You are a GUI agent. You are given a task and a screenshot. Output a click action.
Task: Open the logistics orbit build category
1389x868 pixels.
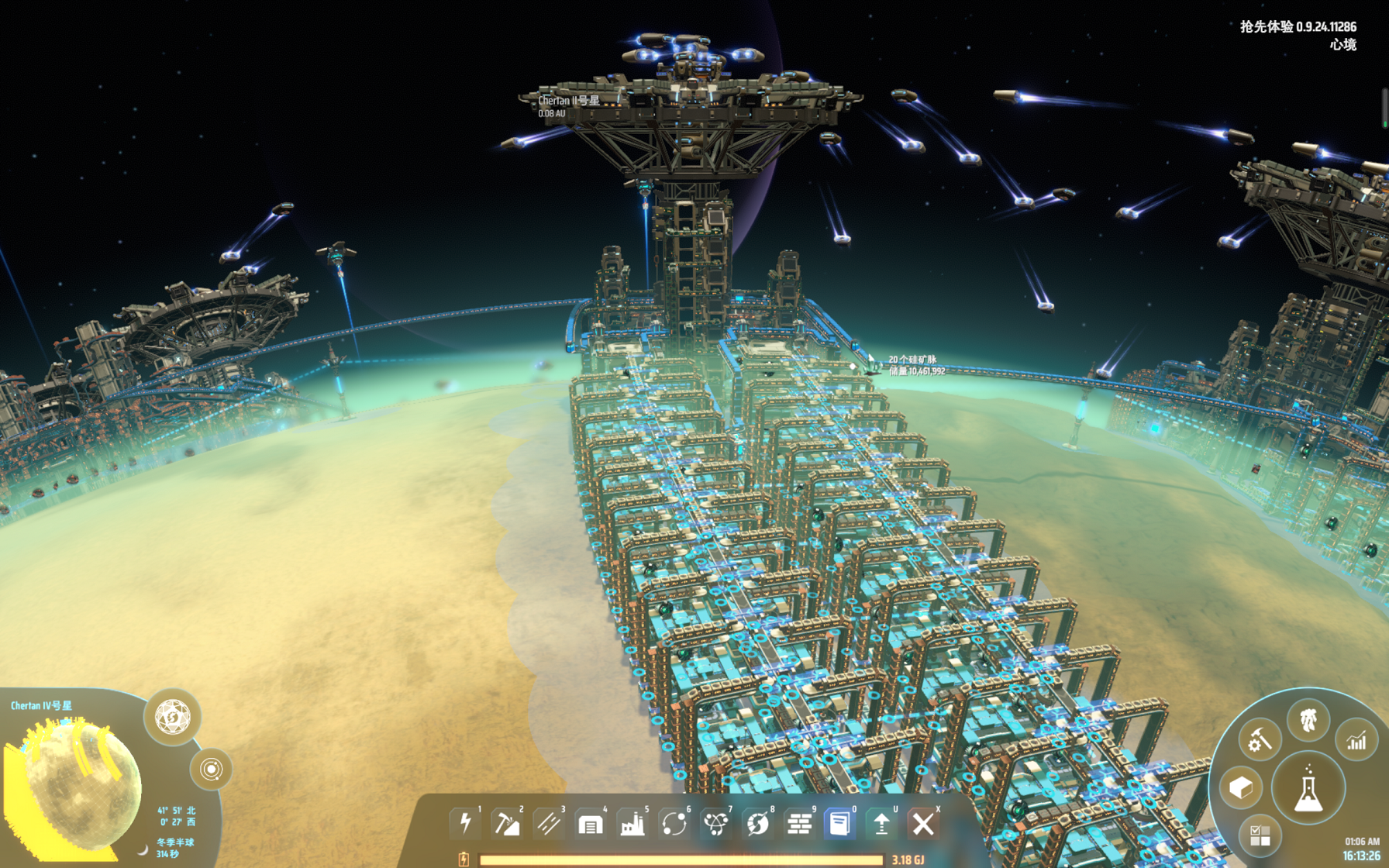tap(674, 823)
